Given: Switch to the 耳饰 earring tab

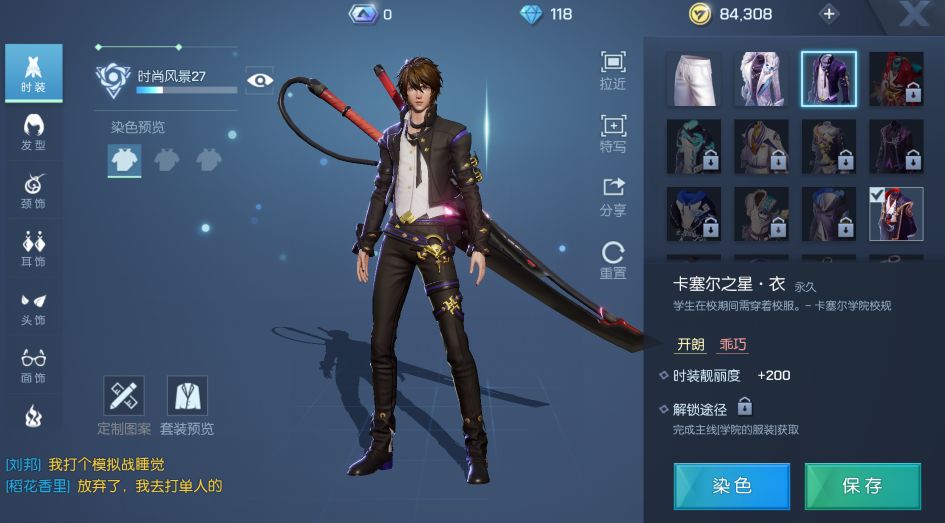Looking at the screenshot, I should 33,248.
